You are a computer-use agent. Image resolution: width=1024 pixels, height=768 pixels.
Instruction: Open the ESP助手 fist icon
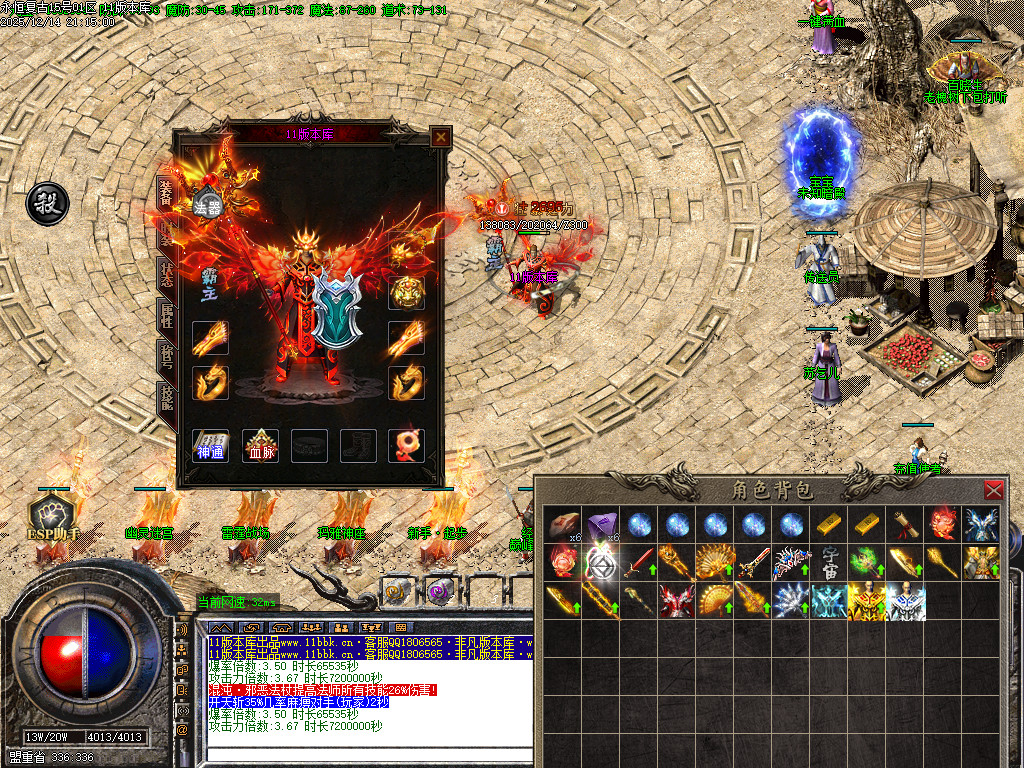point(52,514)
